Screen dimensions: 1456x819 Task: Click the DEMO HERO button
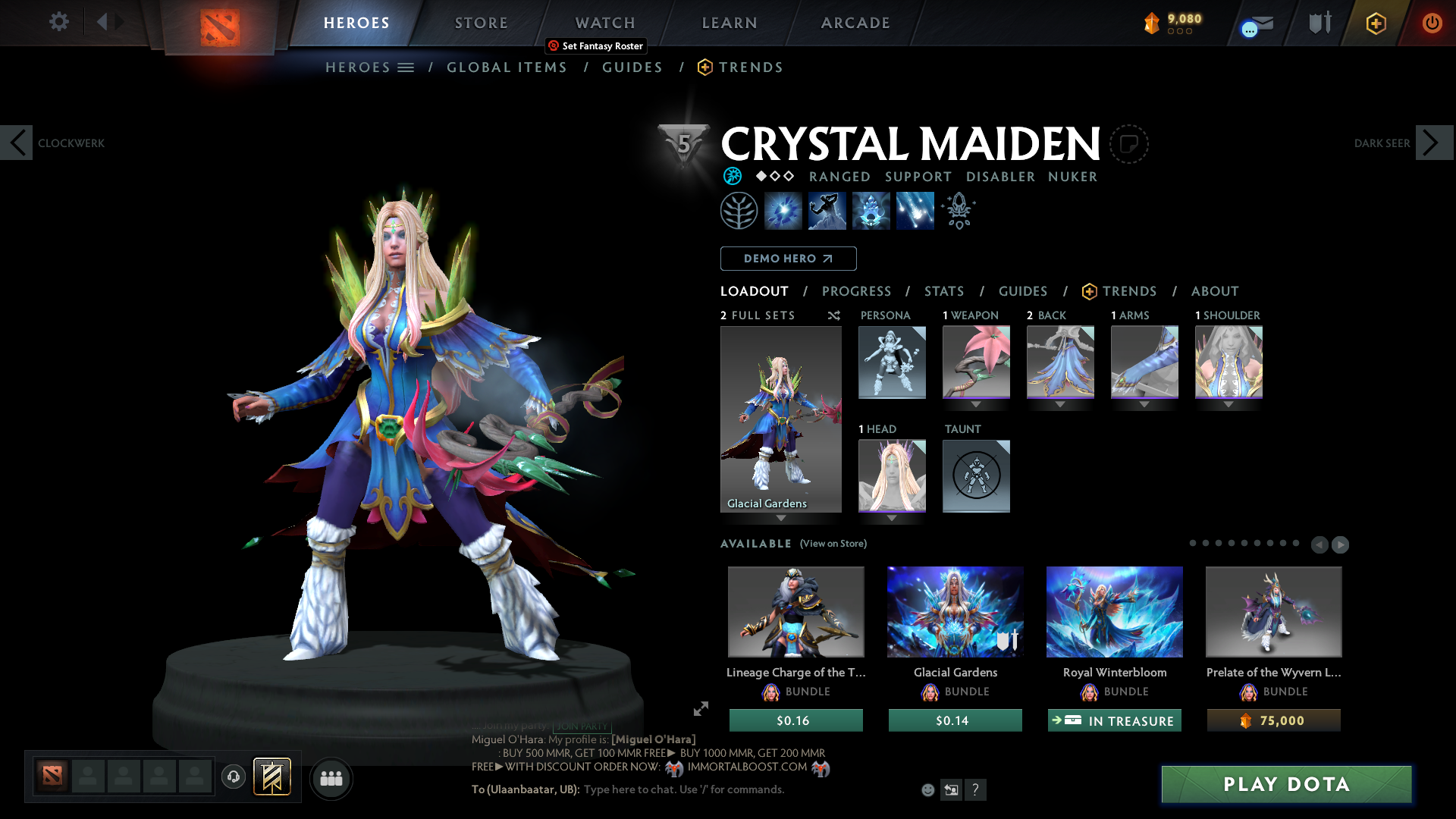[x=788, y=259]
